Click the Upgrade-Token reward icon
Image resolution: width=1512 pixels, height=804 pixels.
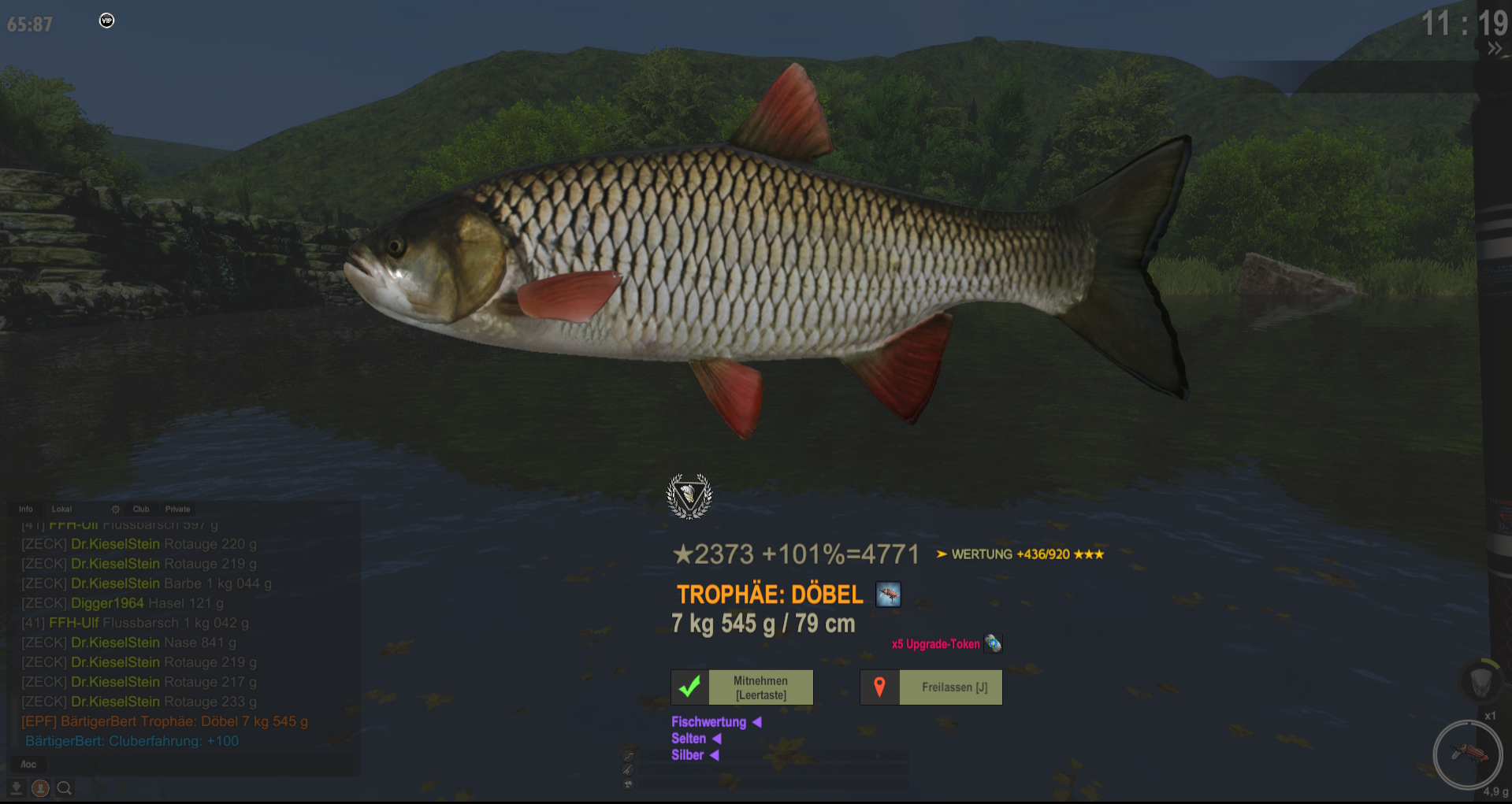993,644
